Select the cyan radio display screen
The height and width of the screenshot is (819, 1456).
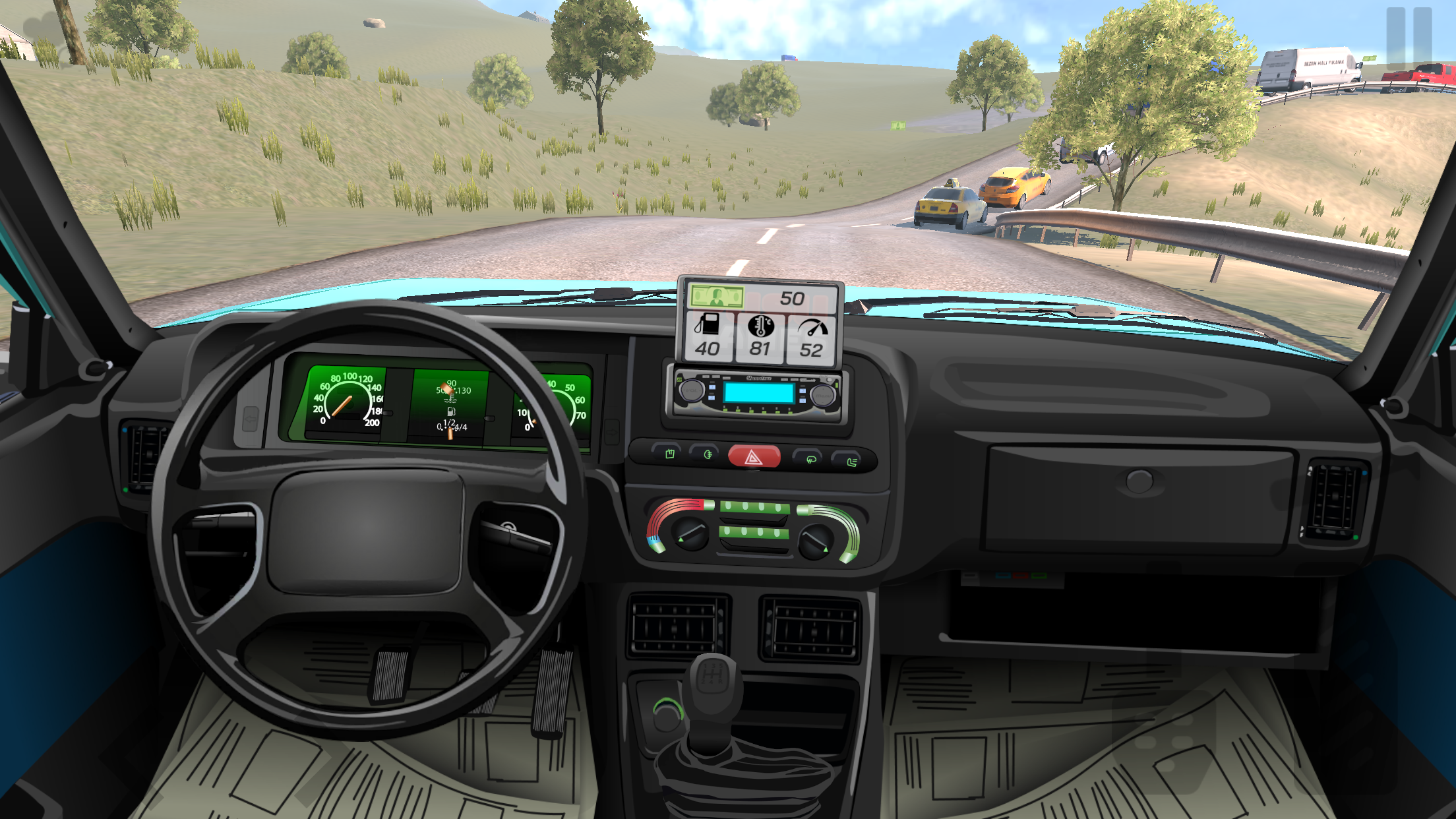[759, 392]
